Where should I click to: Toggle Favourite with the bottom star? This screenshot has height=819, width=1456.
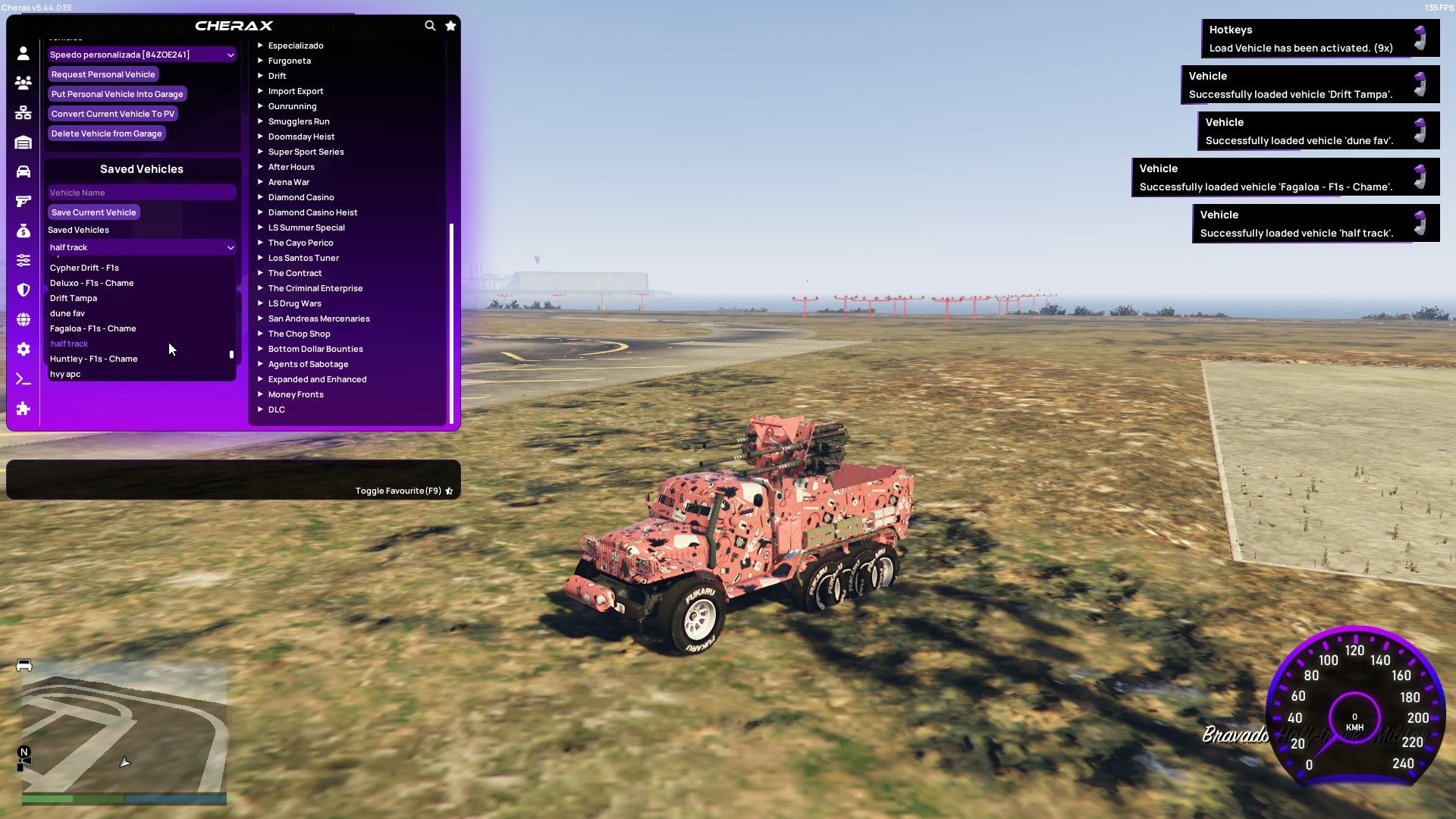pos(448,490)
